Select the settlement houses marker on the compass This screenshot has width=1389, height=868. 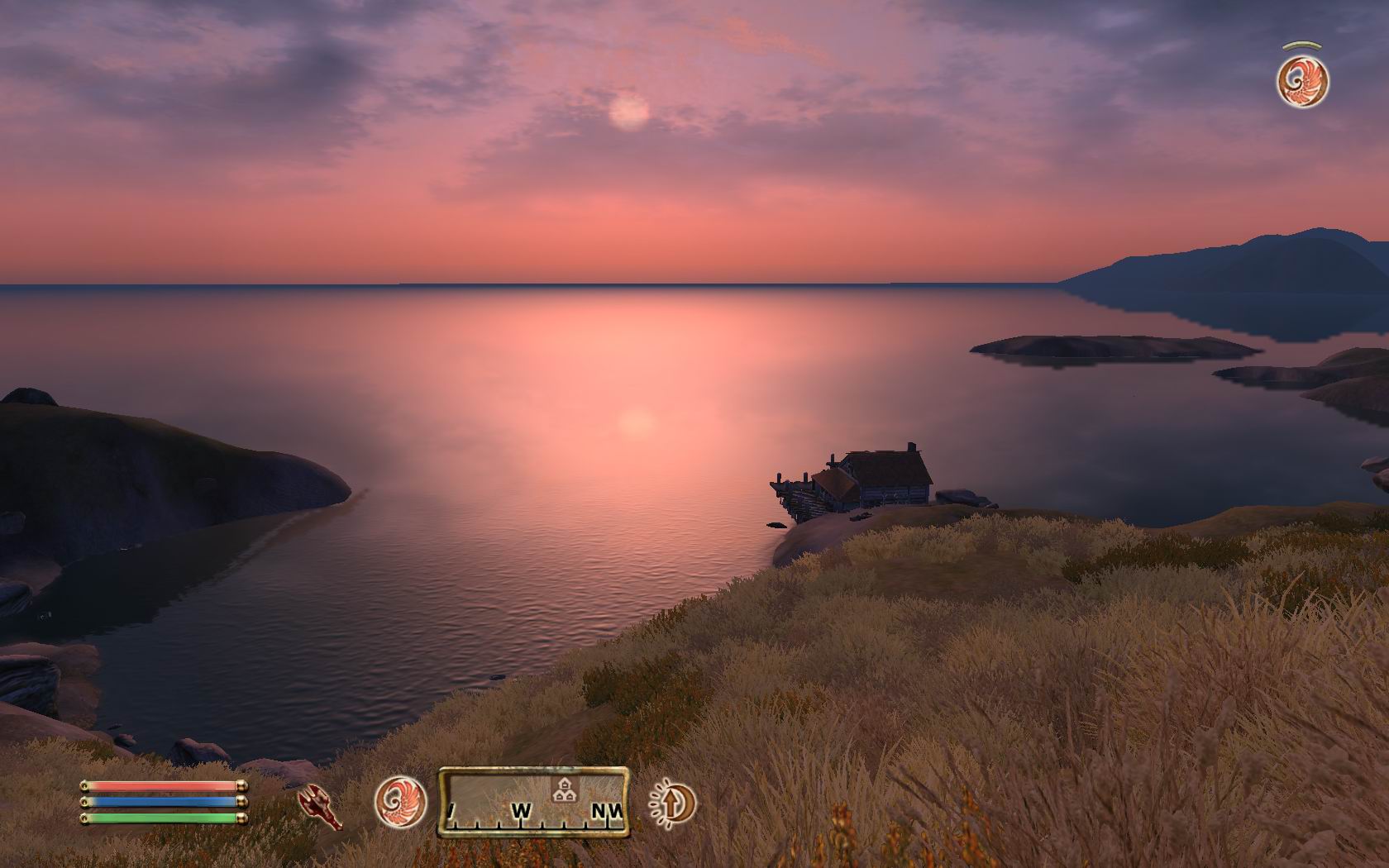point(564,789)
